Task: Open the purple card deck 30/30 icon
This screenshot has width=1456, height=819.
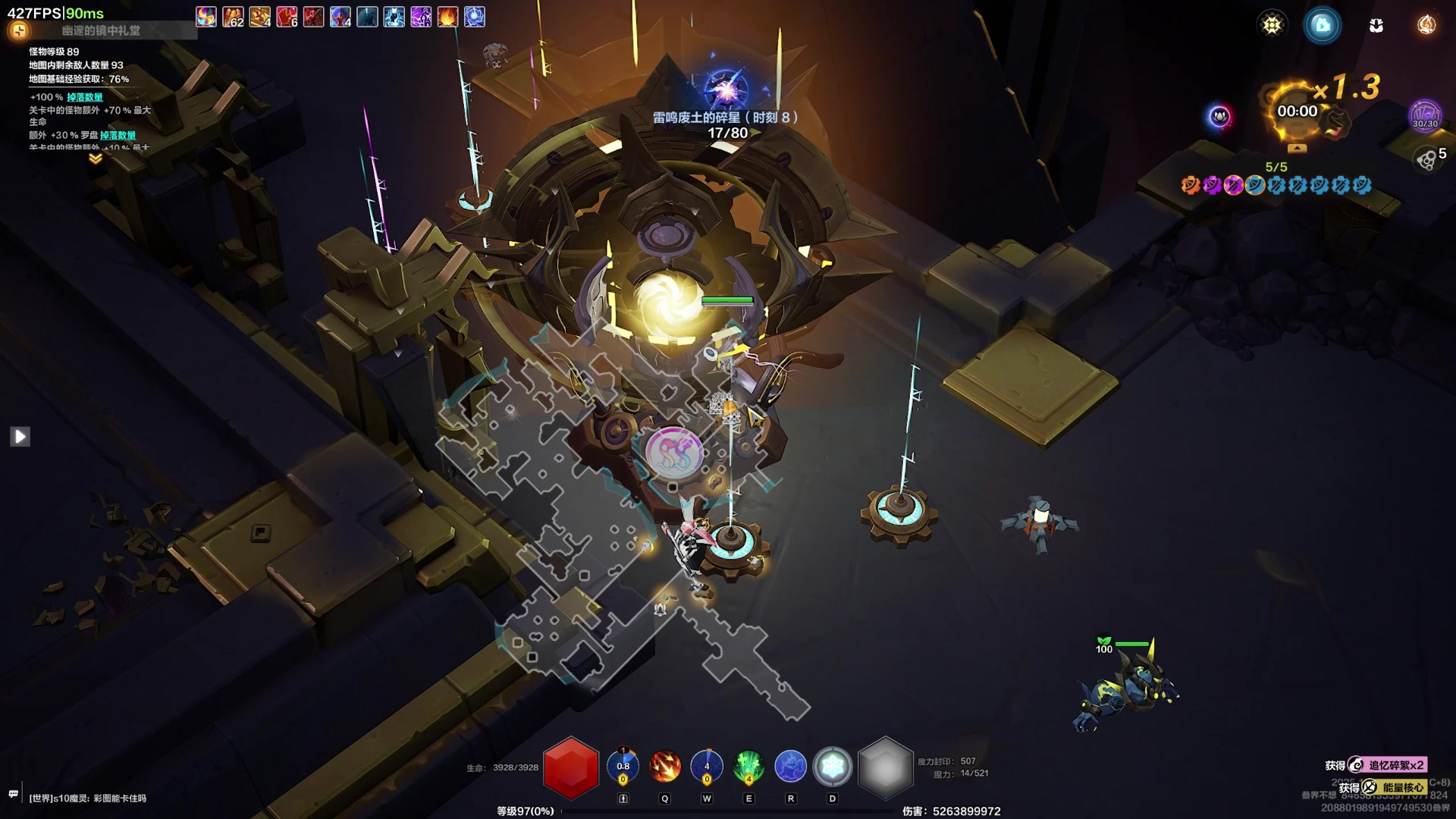Action: (x=1424, y=115)
